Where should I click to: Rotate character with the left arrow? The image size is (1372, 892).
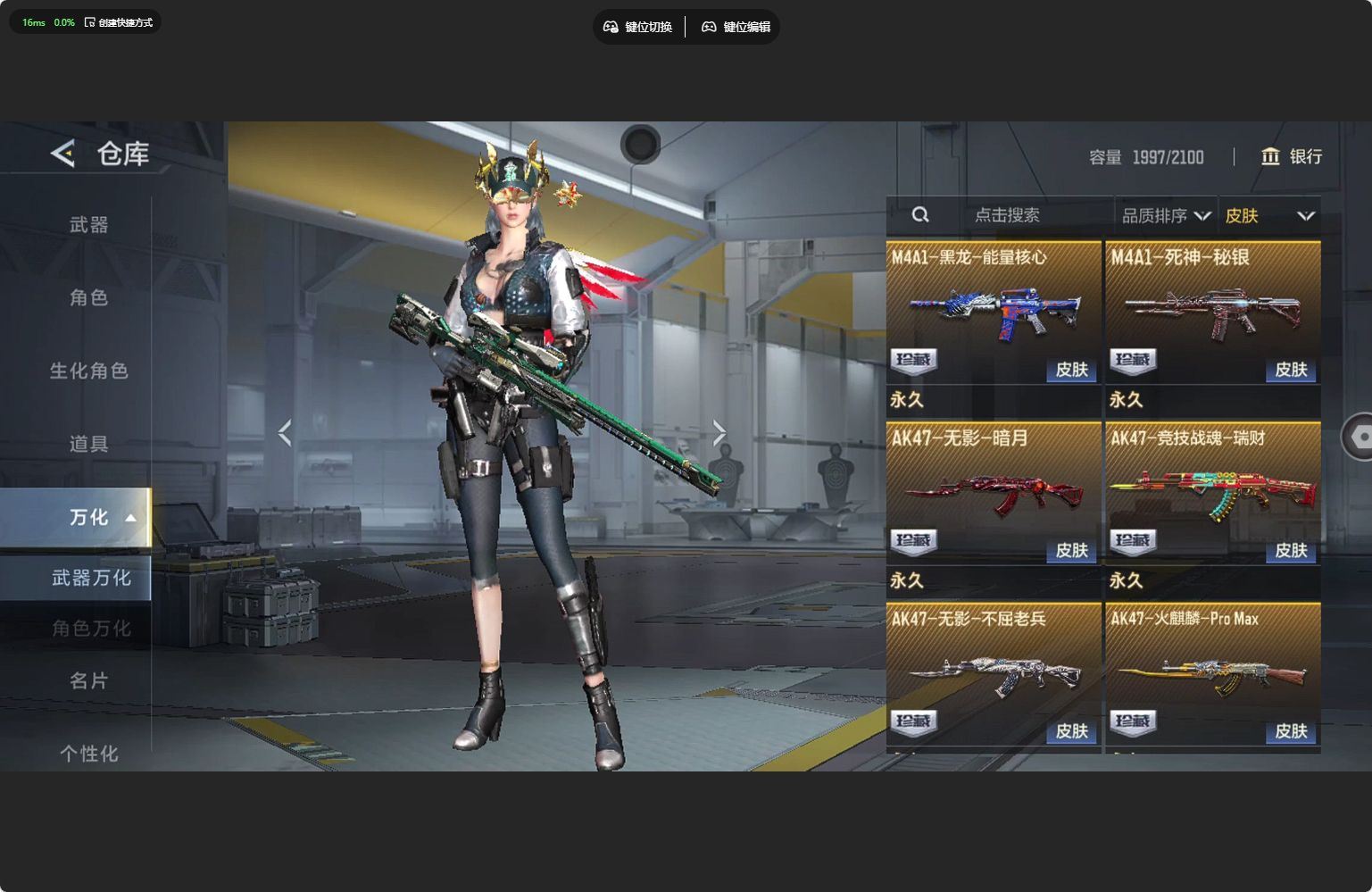coord(285,433)
